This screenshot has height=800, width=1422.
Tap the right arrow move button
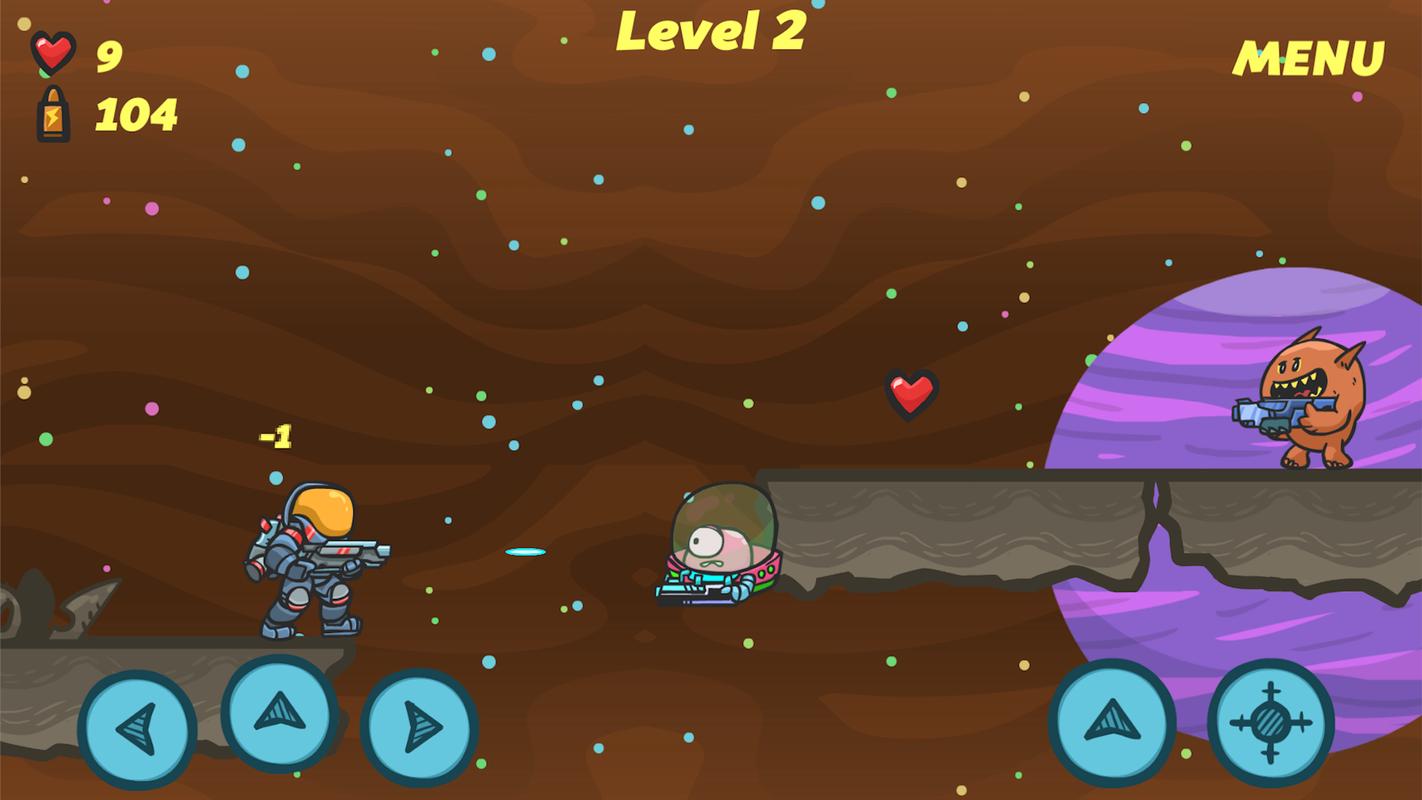420,727
